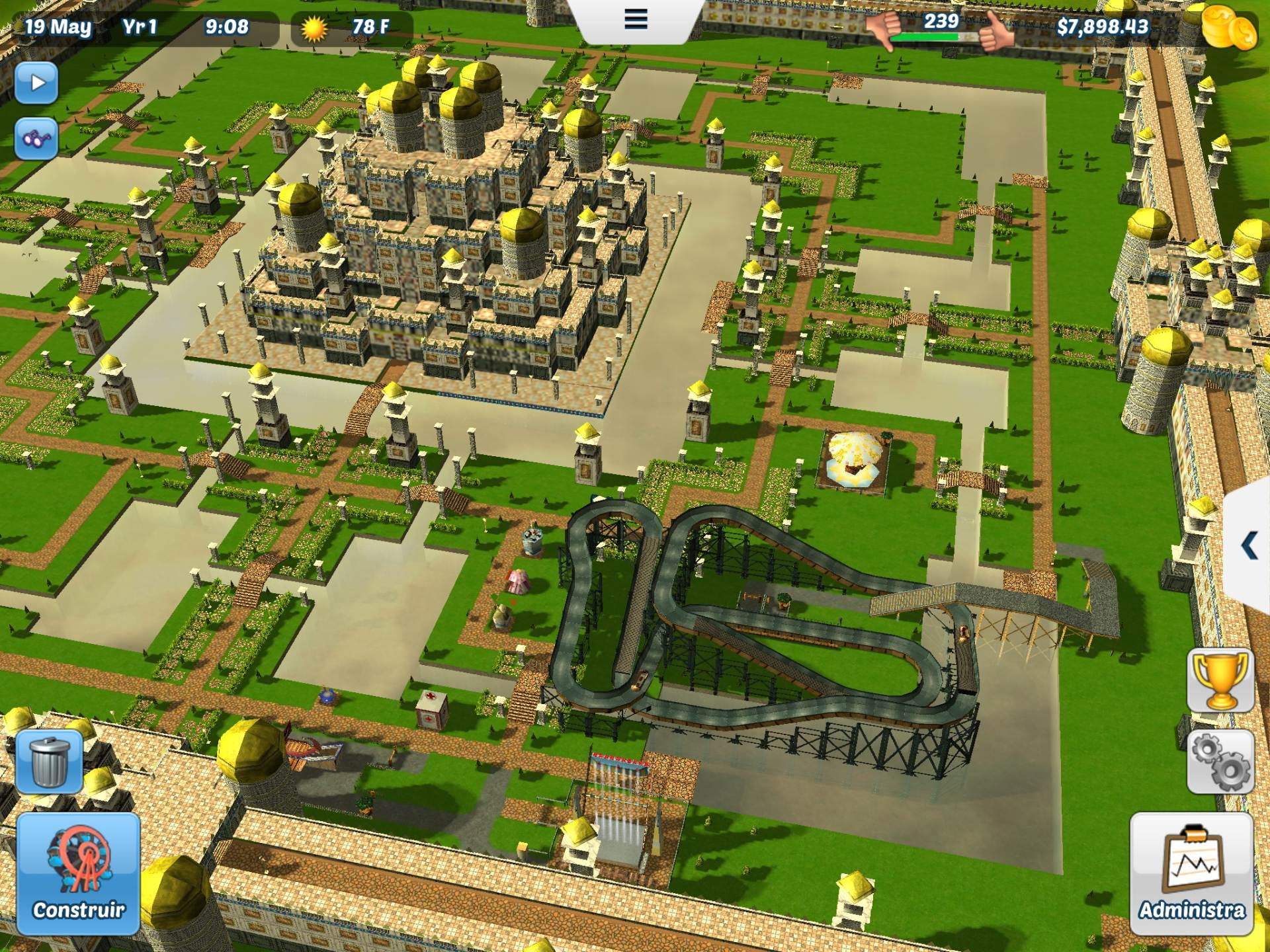
Task: Toggle game speed with the play button
Action: click(x=38, y=81)
